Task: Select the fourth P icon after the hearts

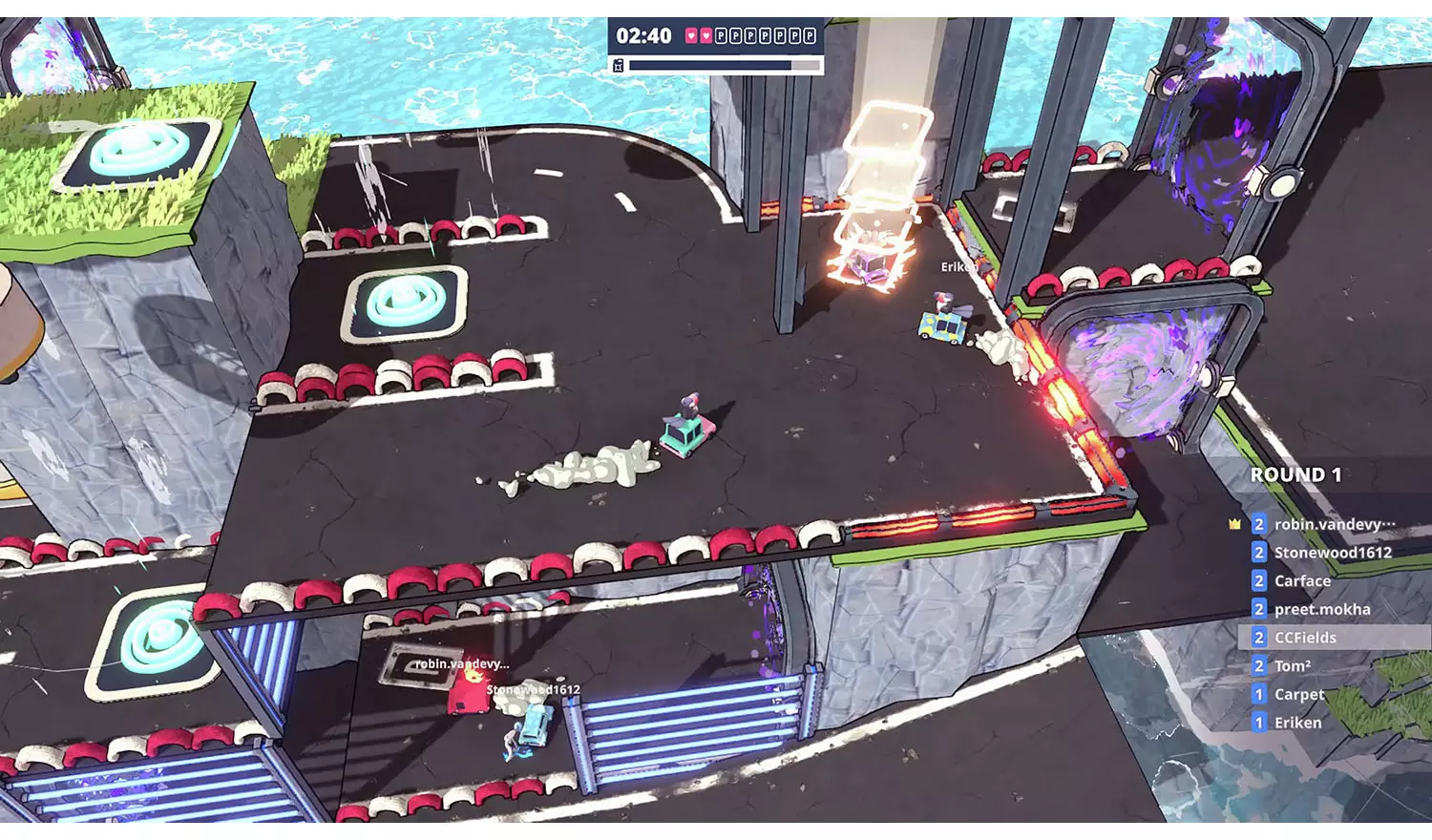Action: pos(765,36)
